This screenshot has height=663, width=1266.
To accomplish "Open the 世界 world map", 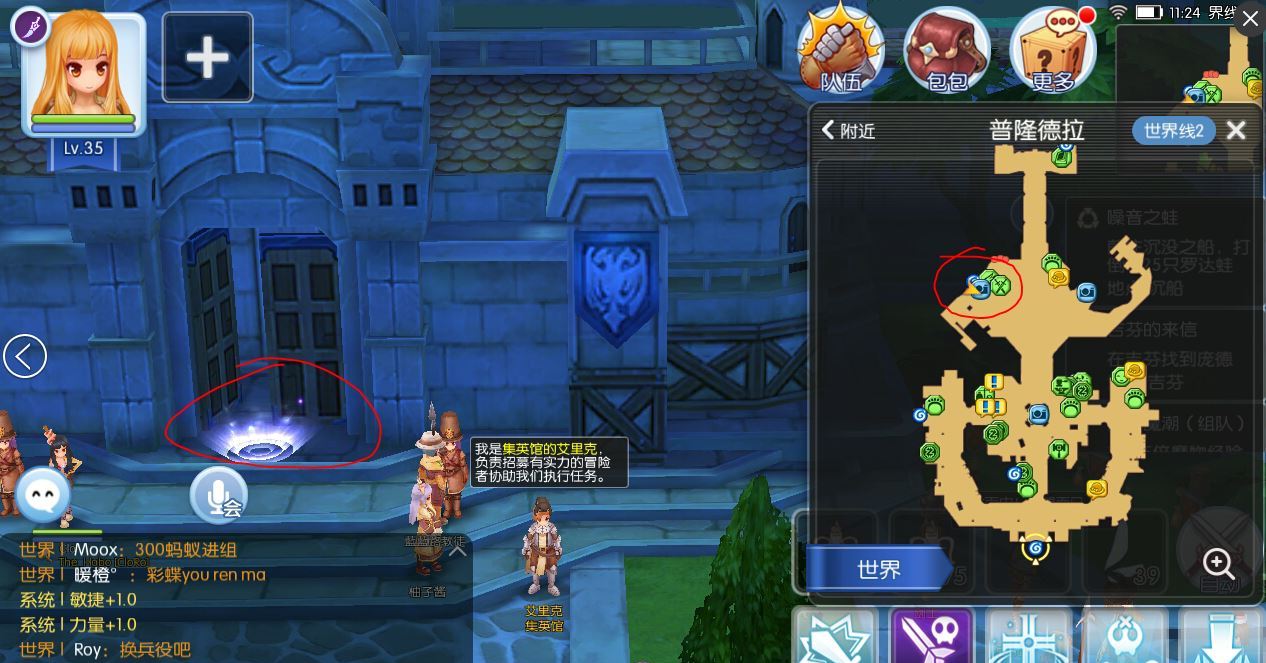I will pyautogui.click(x=878, y=569).
